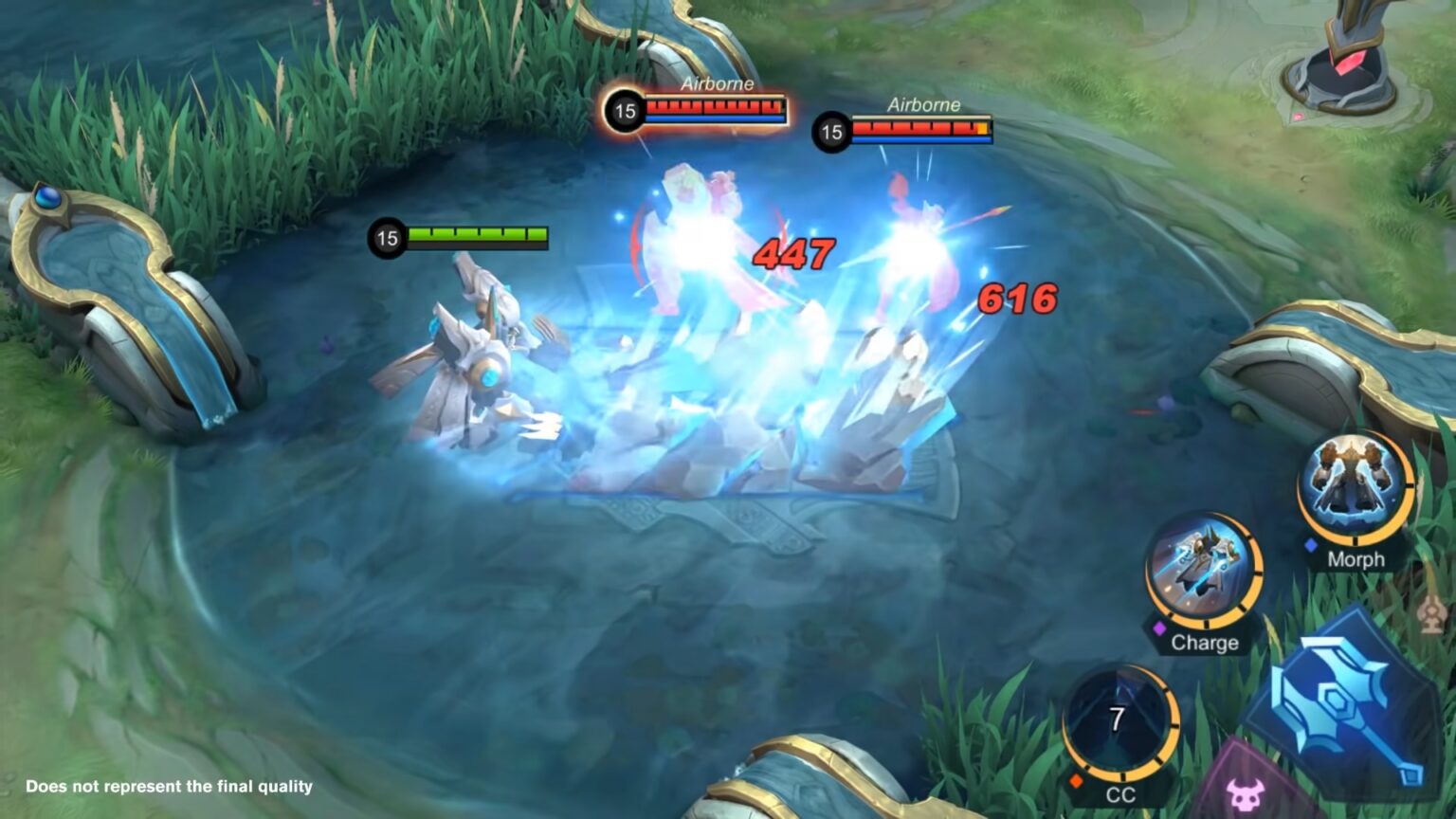Select the blue diamond indicator beside Morph
Image resolution: width=1456 pixels, height=819 pixels.
[1309, 544]
